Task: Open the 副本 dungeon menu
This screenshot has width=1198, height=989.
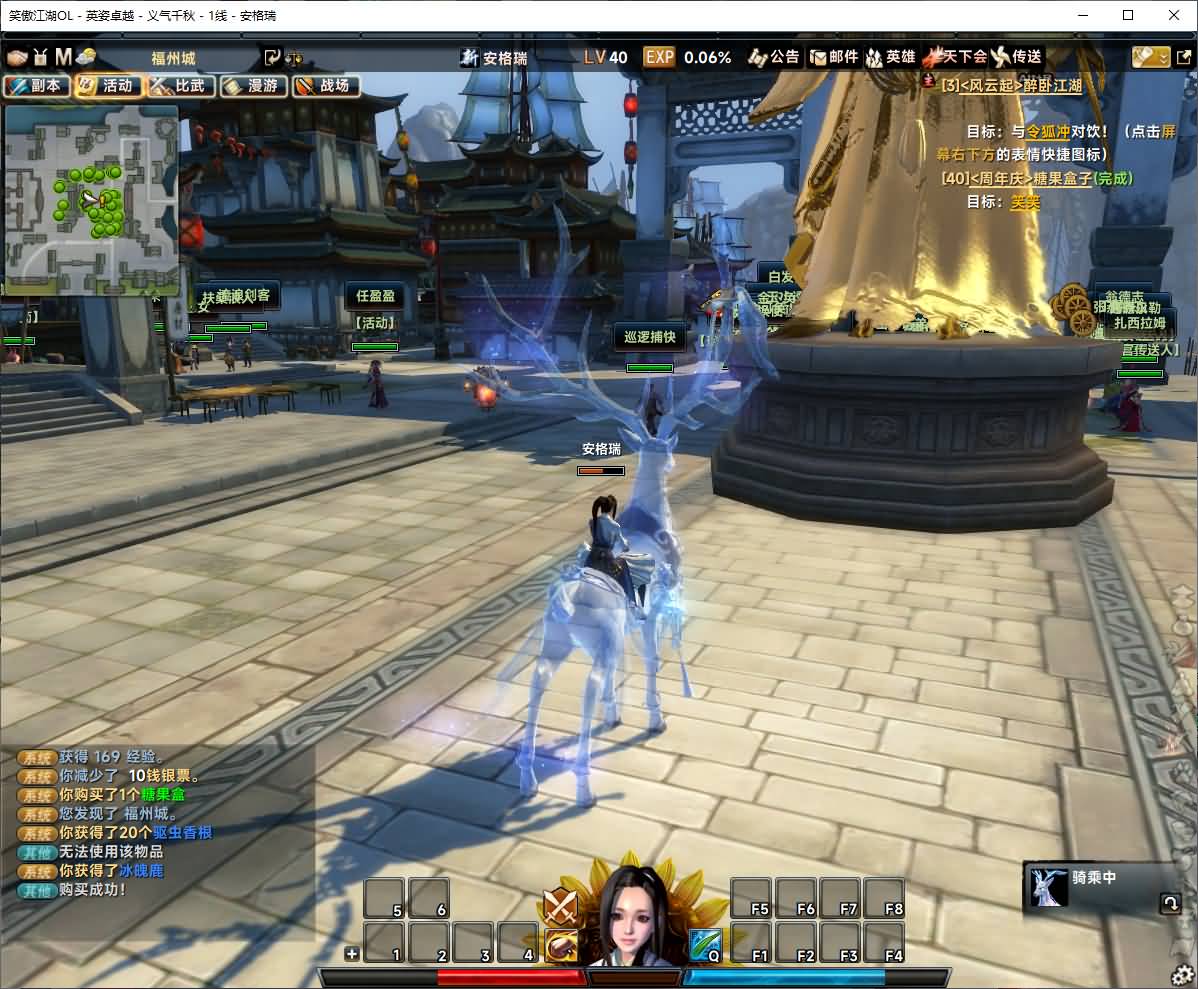Action: tap(37, 86)
